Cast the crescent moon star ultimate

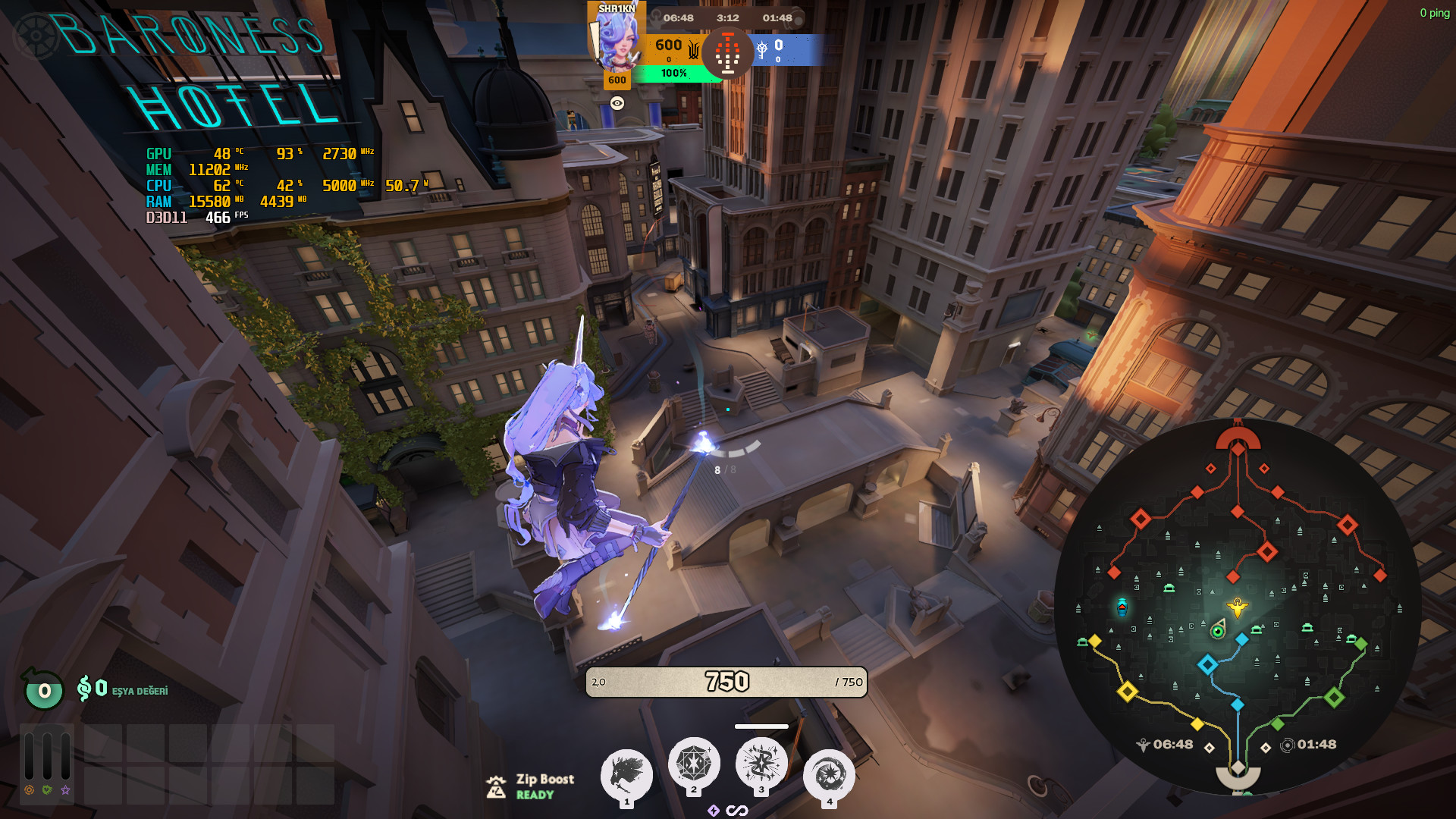(829, 775)
